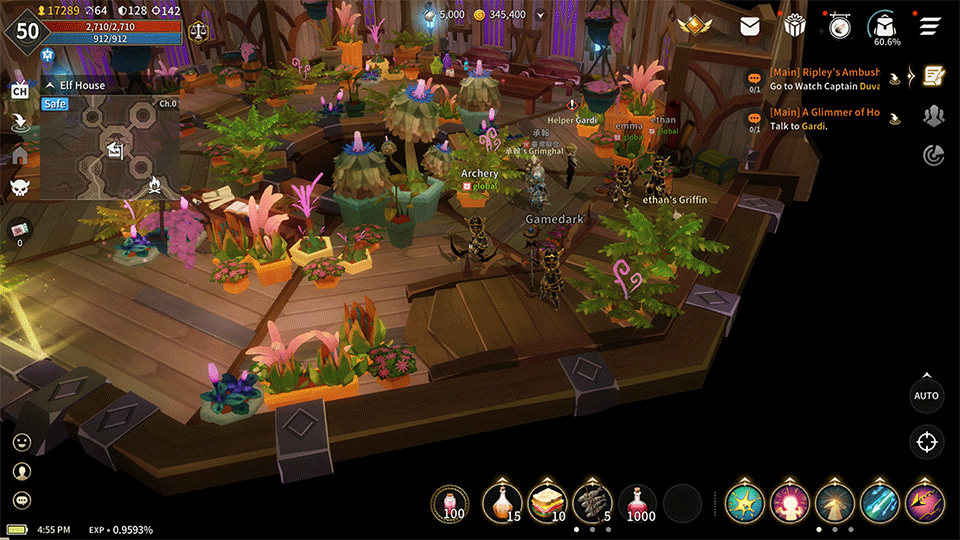Activate the blue arrow volley skill
The height and width of the screenshot is (540, 960).
[880, 503]
